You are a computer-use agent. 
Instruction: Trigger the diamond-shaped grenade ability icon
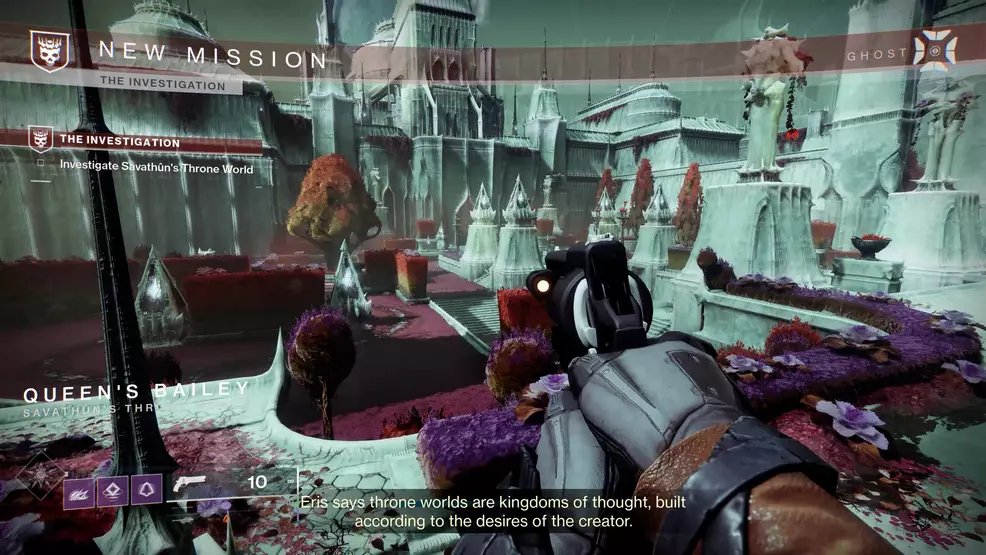click(x=112, y=490)
